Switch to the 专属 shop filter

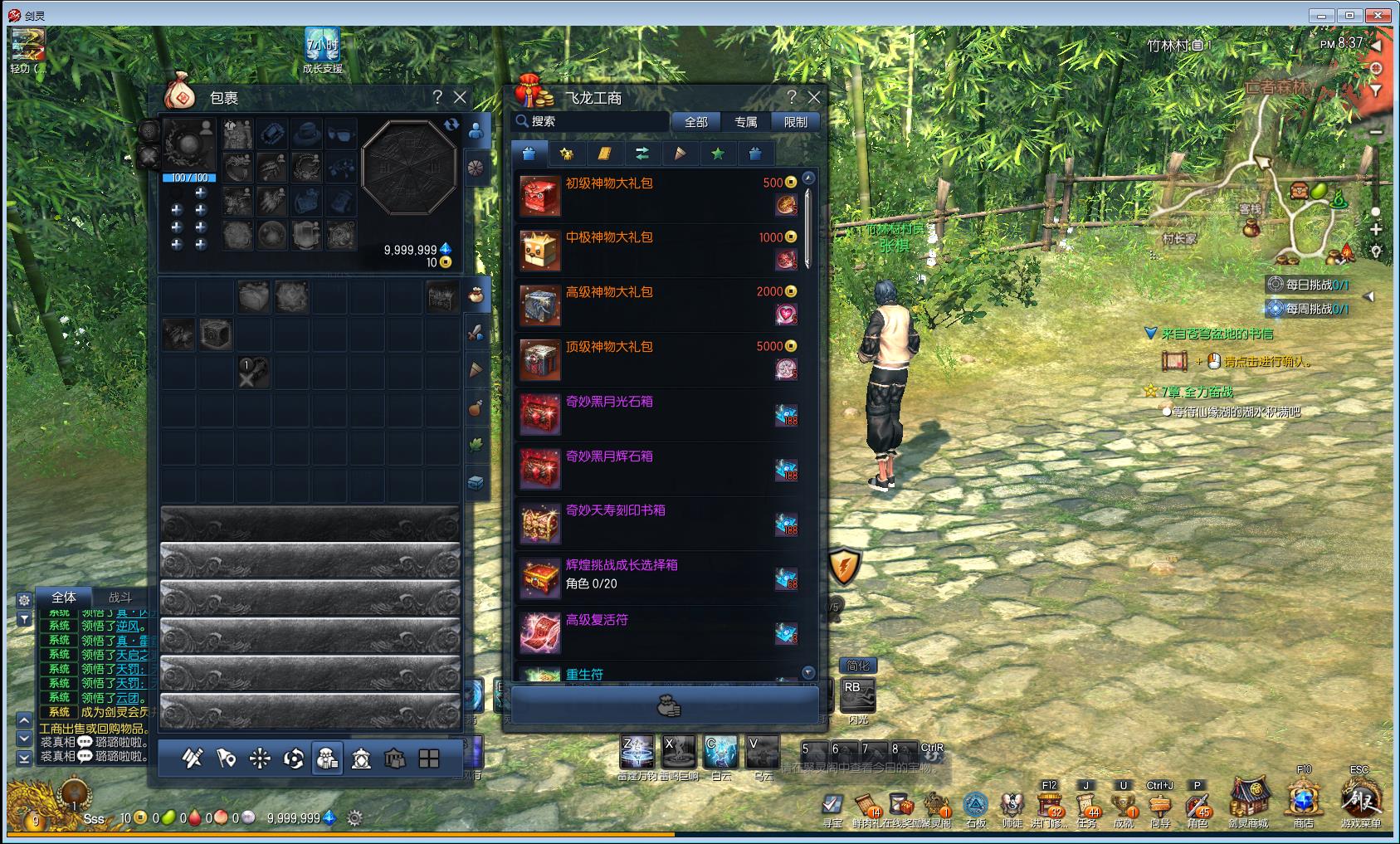745,122
